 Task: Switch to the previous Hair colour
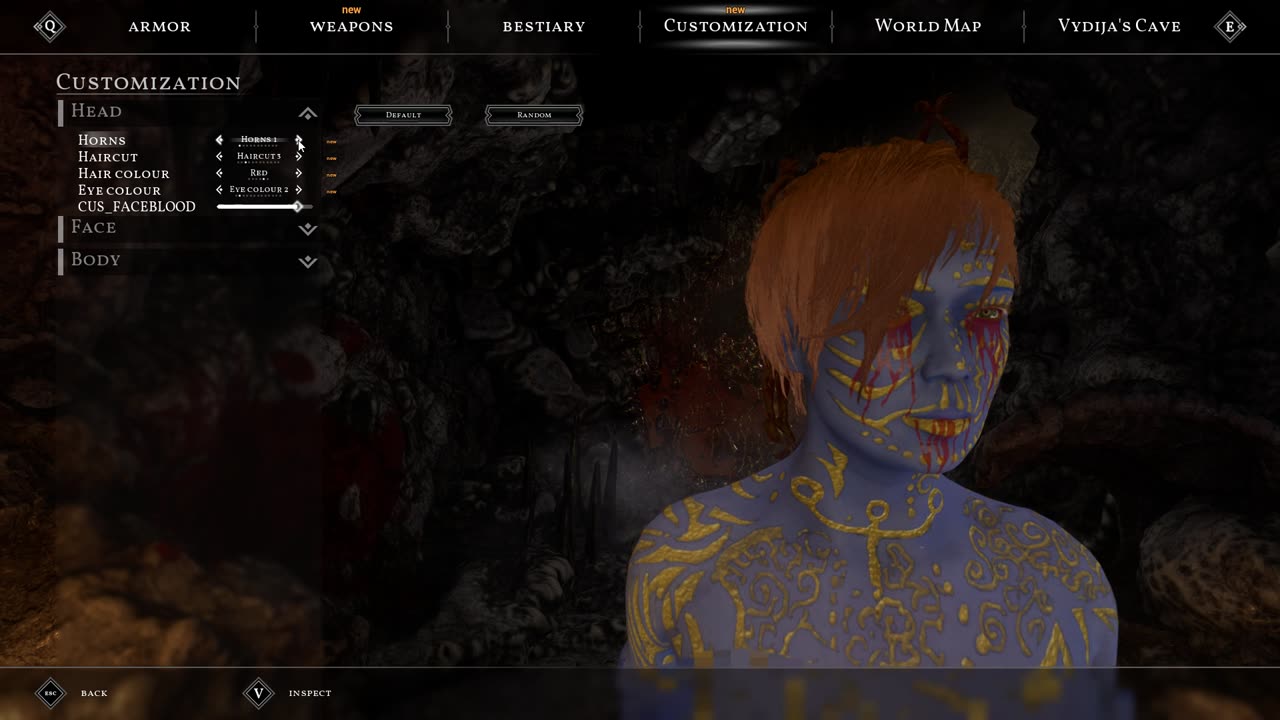219,173
